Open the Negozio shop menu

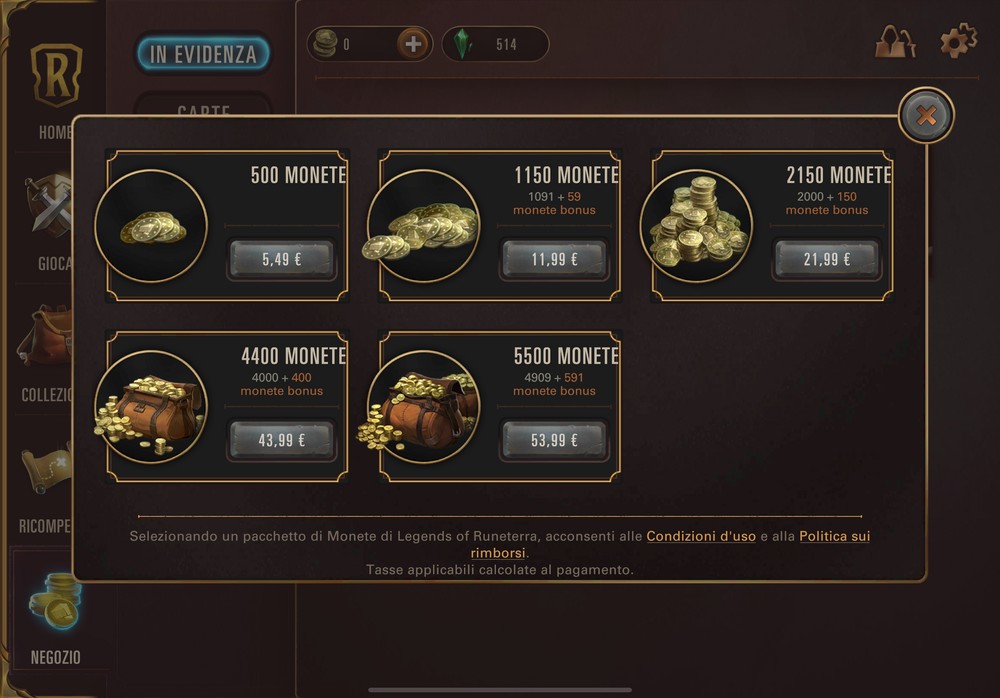coord(56,620)
